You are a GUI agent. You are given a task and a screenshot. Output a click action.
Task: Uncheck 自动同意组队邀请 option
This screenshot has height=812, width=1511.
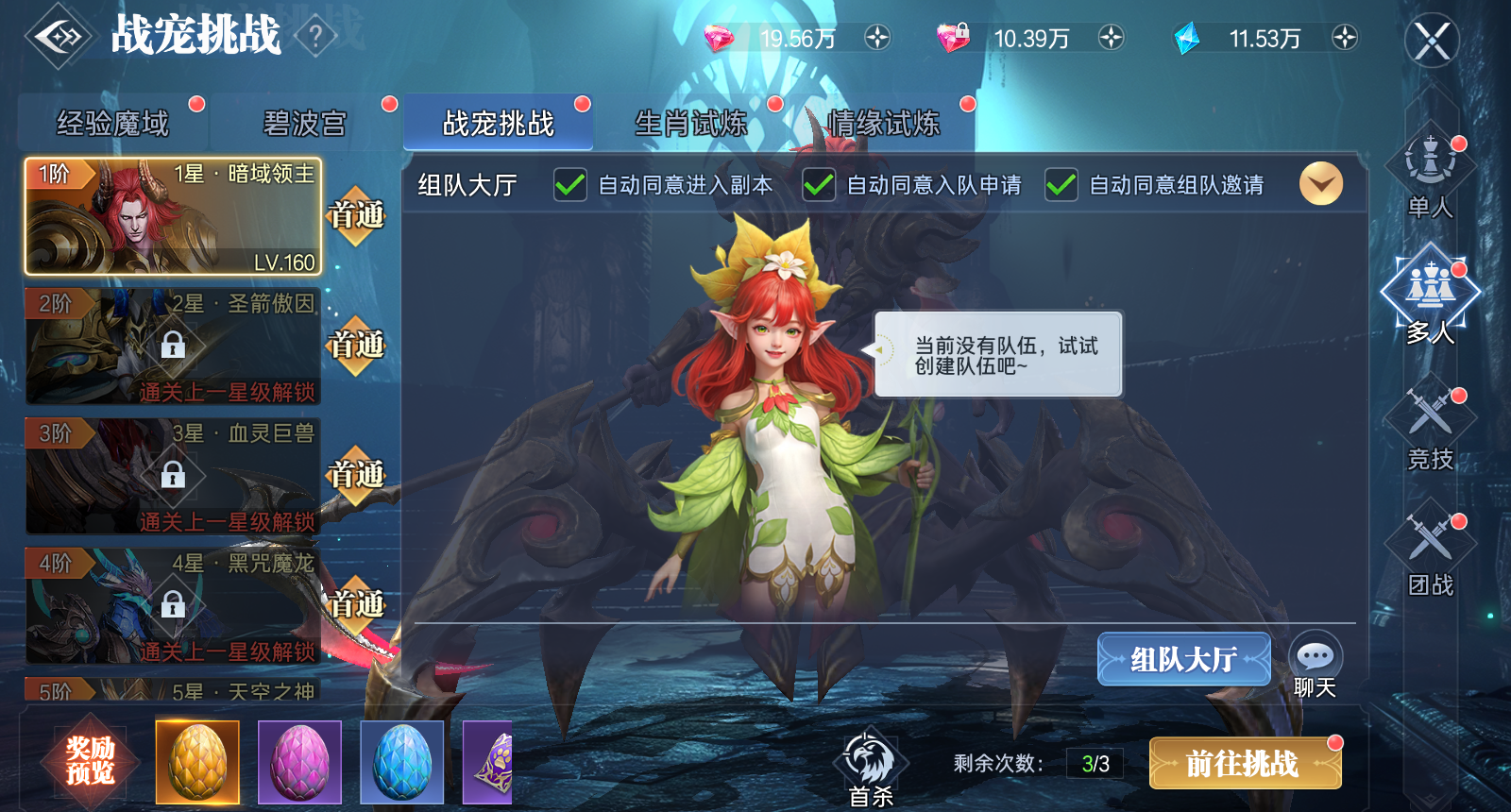coord(1060,185)
